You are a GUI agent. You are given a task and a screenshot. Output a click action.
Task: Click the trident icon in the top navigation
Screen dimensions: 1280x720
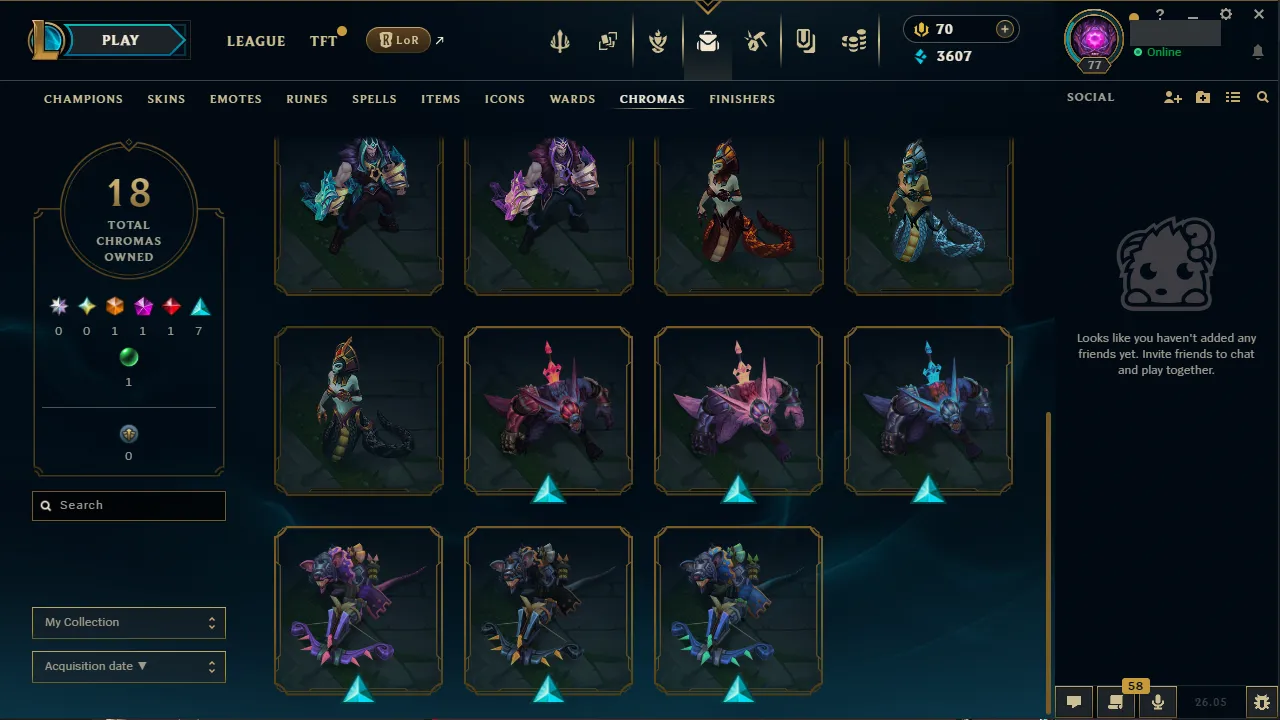559,41
